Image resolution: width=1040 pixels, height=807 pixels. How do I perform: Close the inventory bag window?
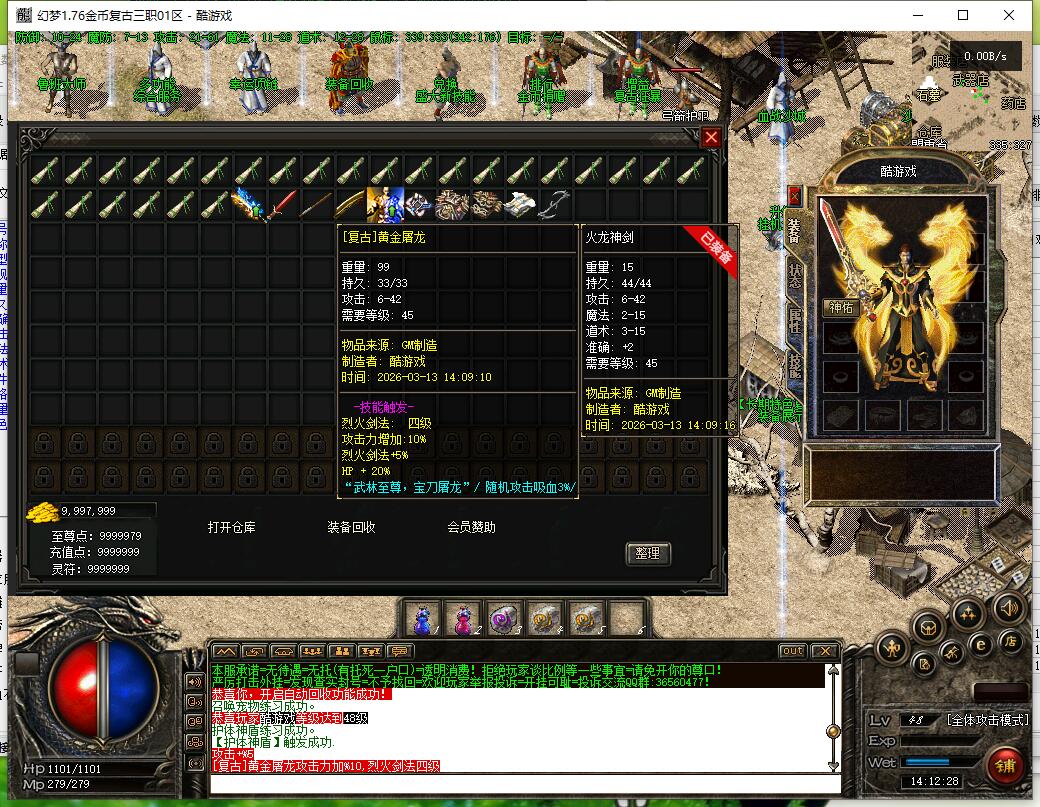click(x=711, y=138)
